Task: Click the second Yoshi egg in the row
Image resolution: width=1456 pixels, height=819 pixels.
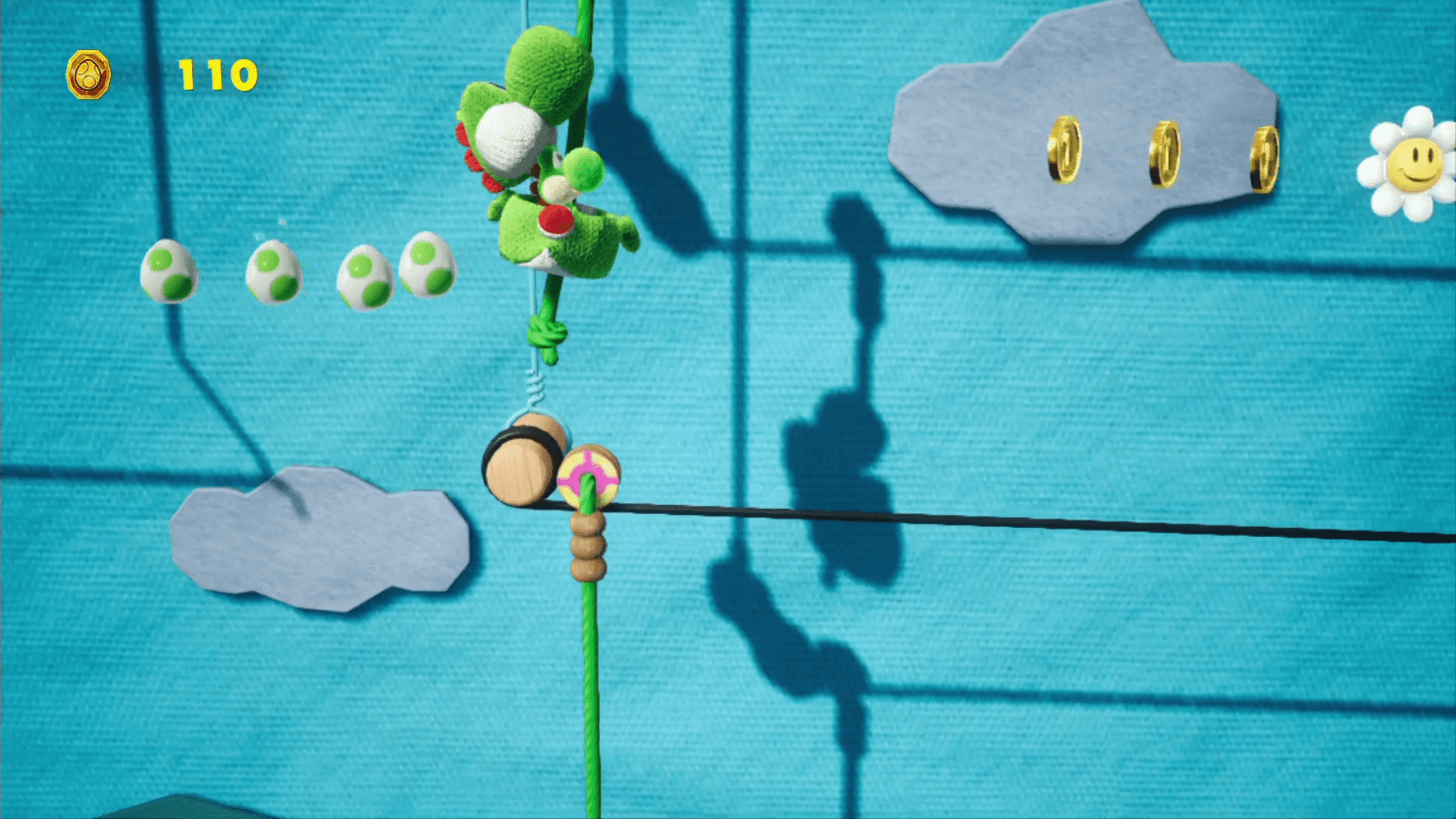Action: click(273, 270)
